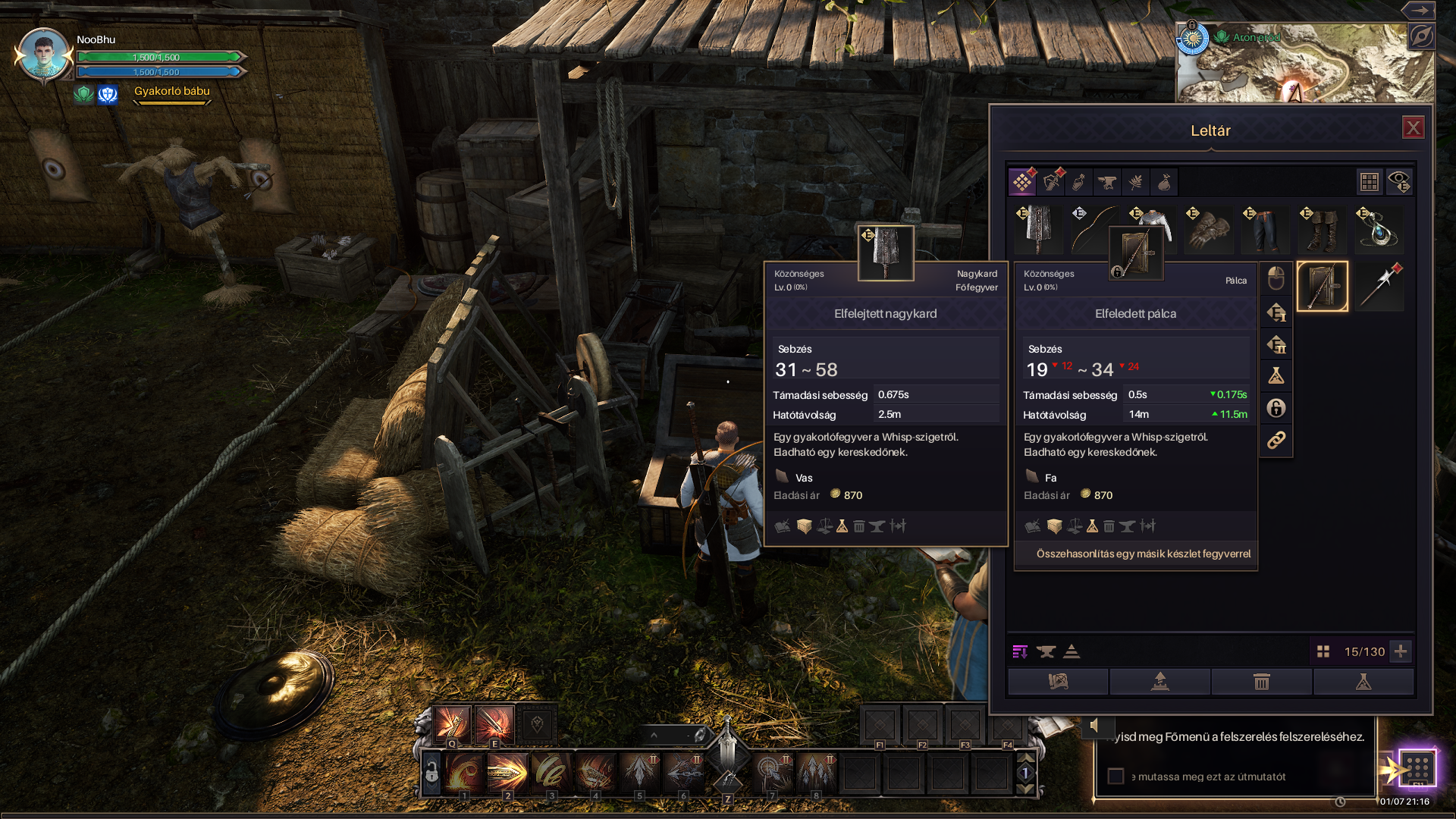Sort the inventory with the purple sort icon

point(1020,651)
